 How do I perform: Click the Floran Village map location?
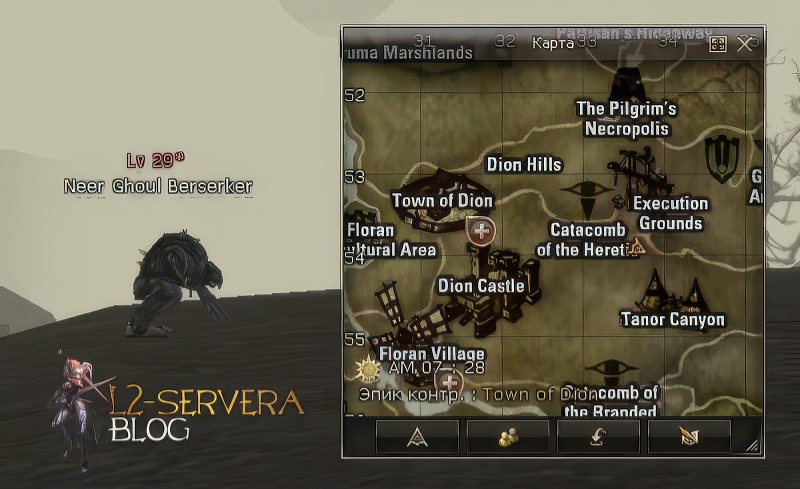(x=432, y=353)
